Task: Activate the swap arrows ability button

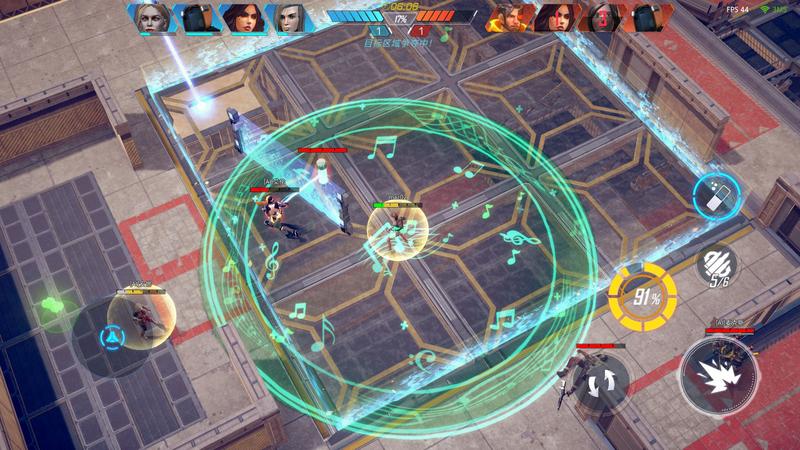Action: tap(603, 381)
